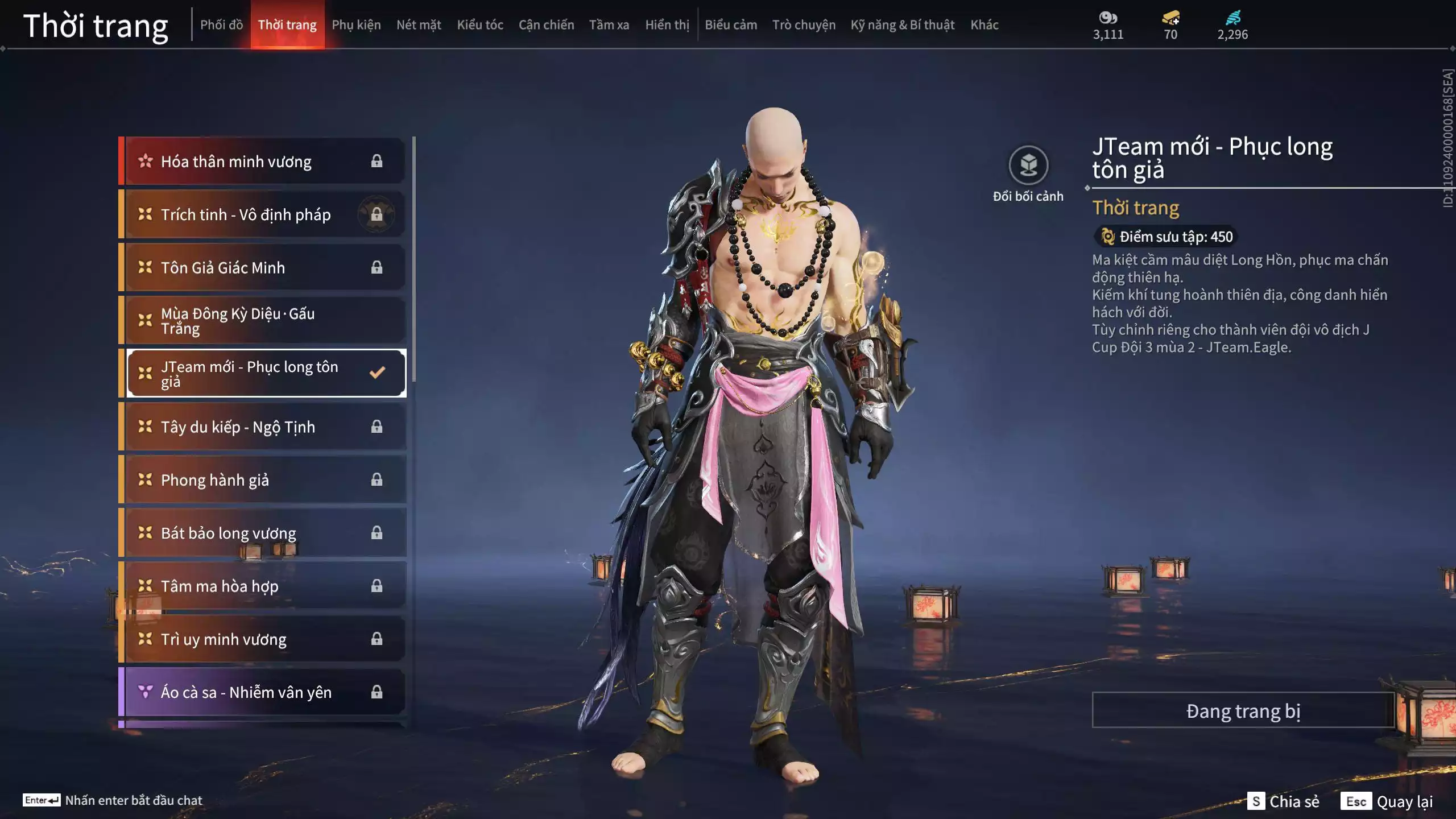This screenshot has width=1456, height=819.
Task: Open Kỹ năng & Bí thuật tab
Action: (x=902, y=25)
